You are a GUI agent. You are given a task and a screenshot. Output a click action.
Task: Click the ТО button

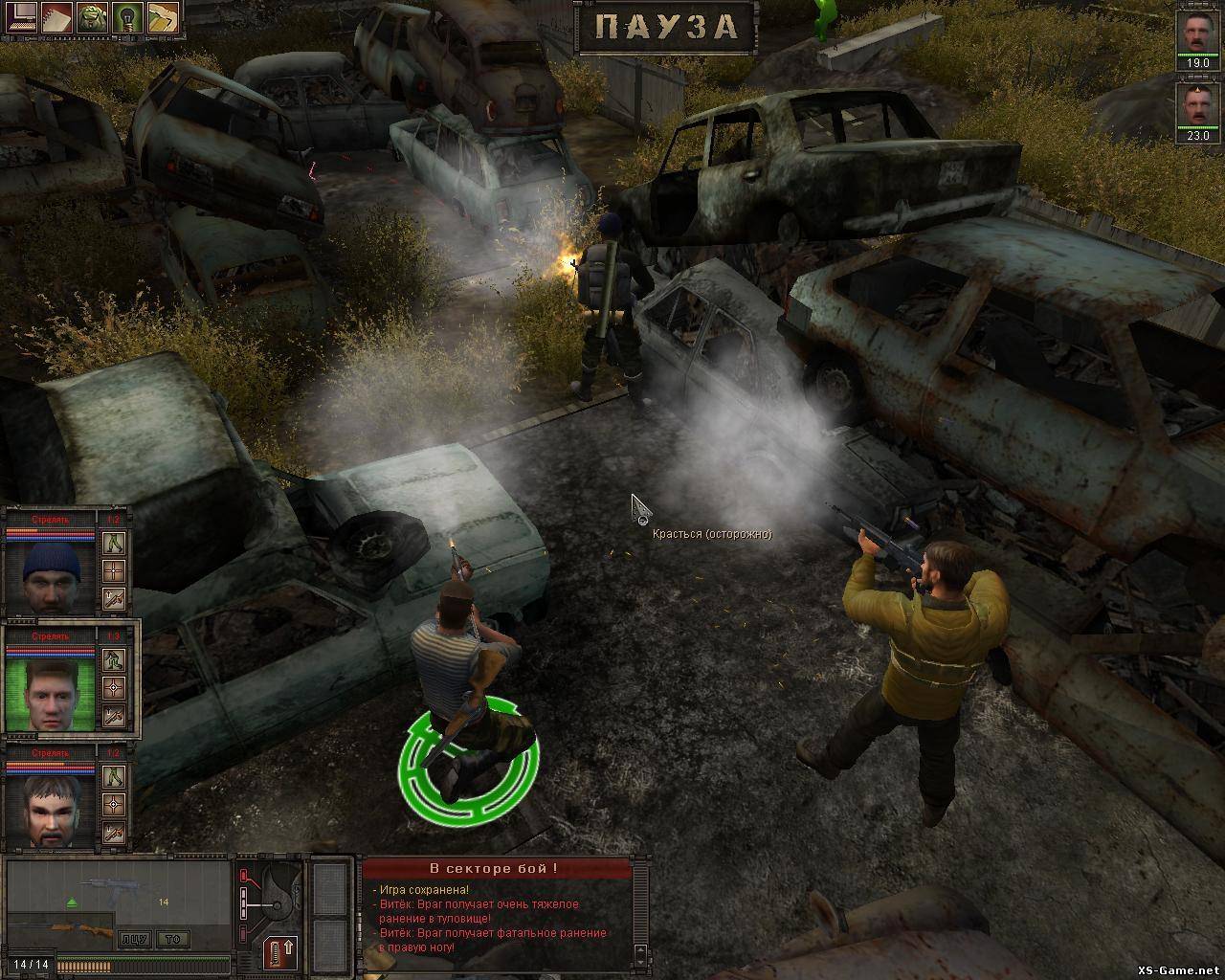click(173, 939)
